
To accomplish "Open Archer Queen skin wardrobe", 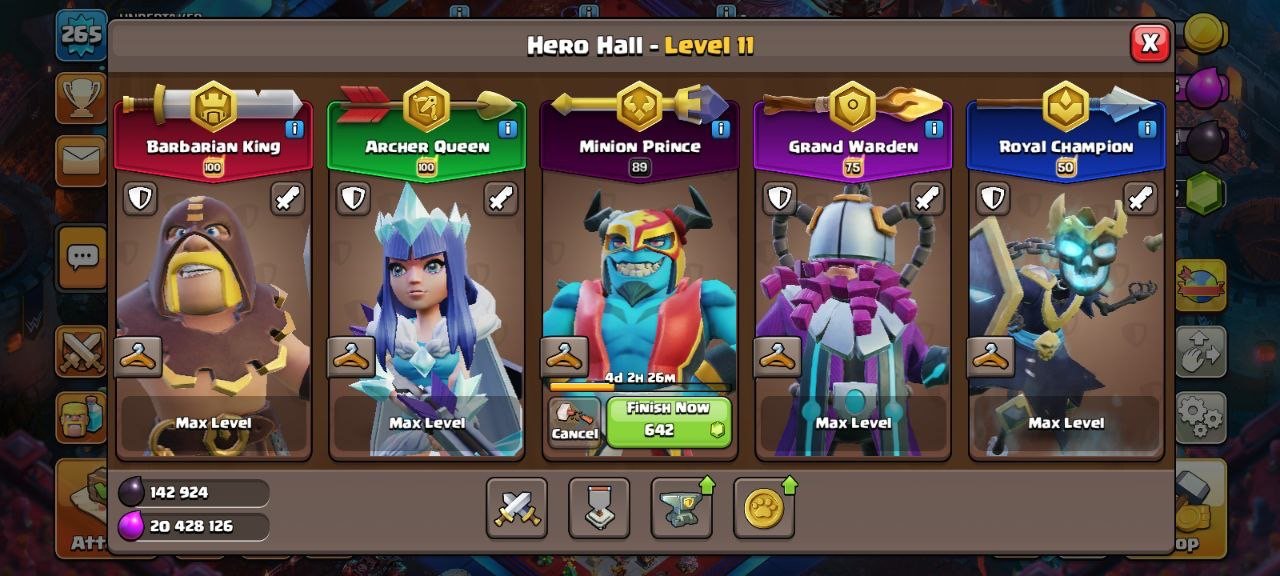I will pyautogui.click(x=351, y=357).
